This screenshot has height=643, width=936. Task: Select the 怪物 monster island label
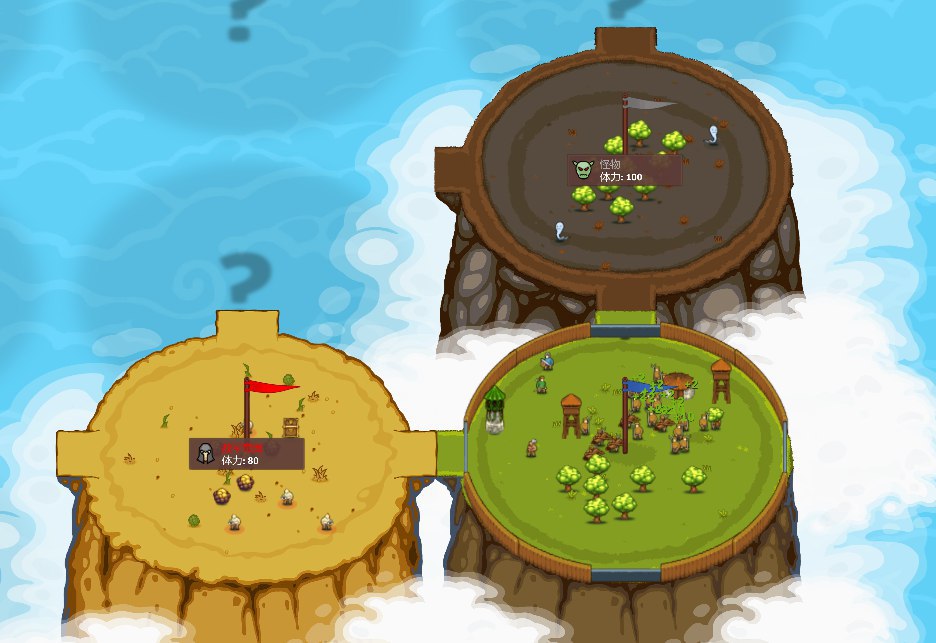(626, 170)
